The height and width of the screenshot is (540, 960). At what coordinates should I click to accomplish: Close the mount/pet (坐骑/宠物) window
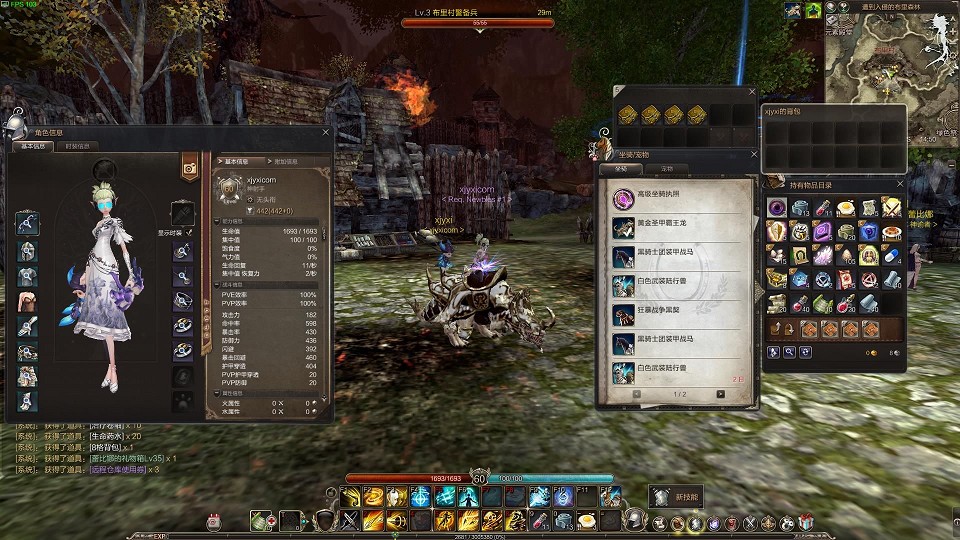[x=754, y=155]
